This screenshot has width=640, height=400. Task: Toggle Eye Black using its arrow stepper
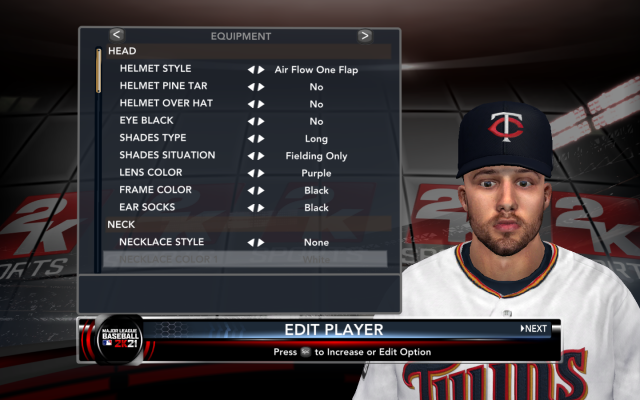point(256,121)
